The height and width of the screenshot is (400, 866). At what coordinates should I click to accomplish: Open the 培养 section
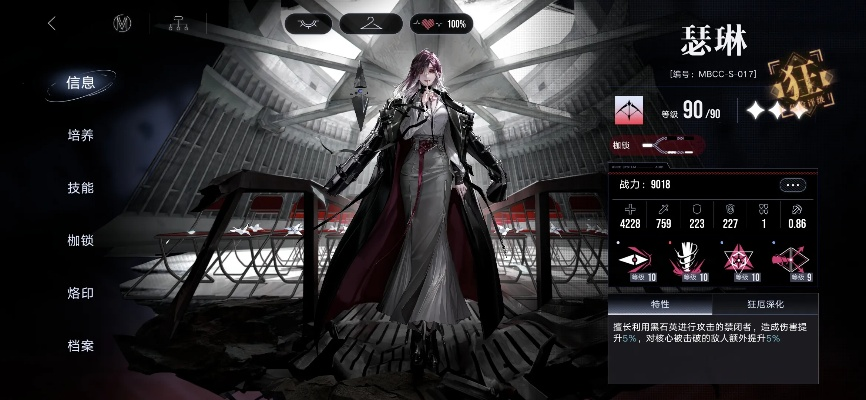point(80,135)
